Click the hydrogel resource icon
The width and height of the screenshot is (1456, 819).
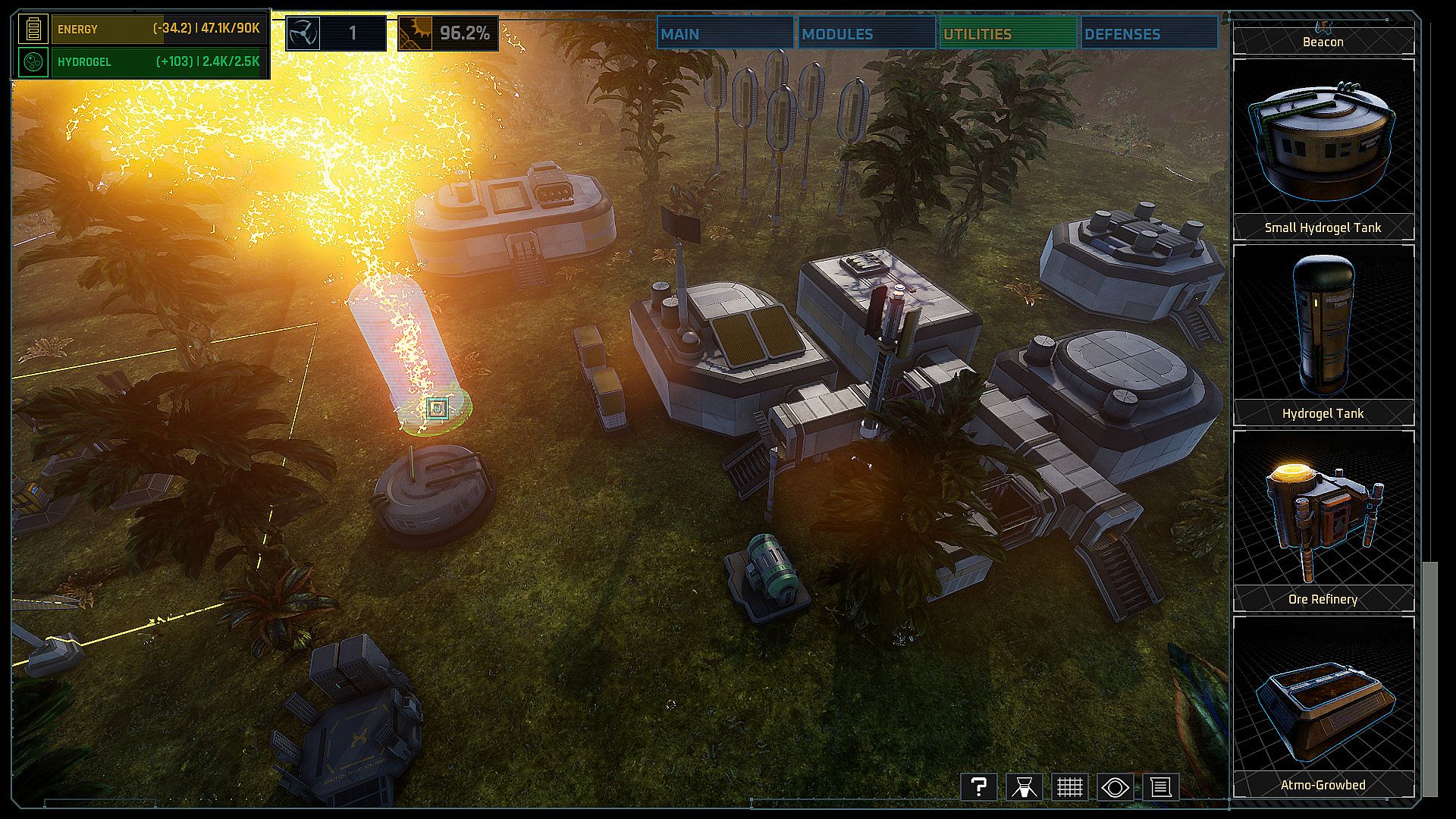point(33,62)
